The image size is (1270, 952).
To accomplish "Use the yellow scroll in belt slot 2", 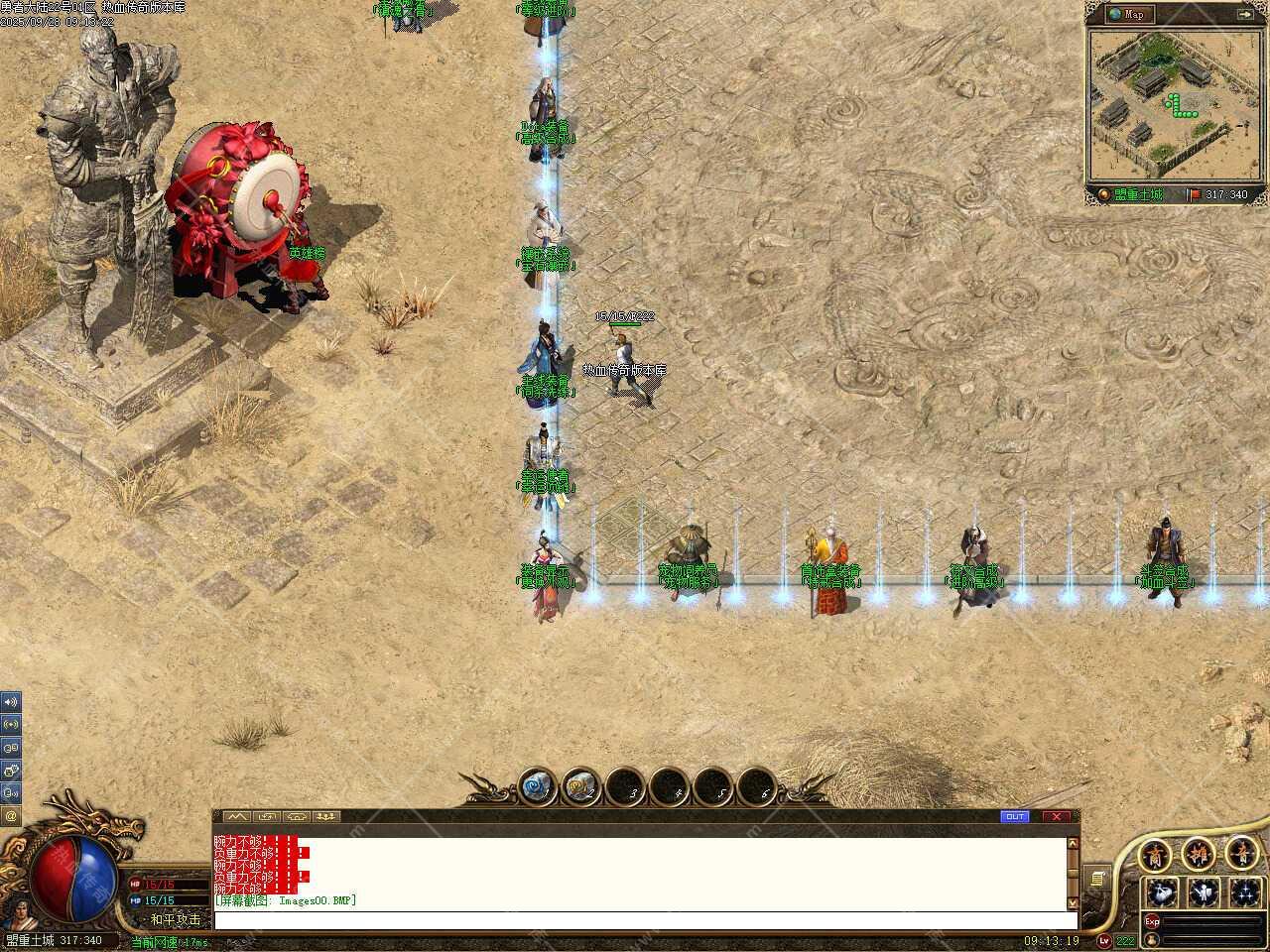I will [x=580, y=788].
